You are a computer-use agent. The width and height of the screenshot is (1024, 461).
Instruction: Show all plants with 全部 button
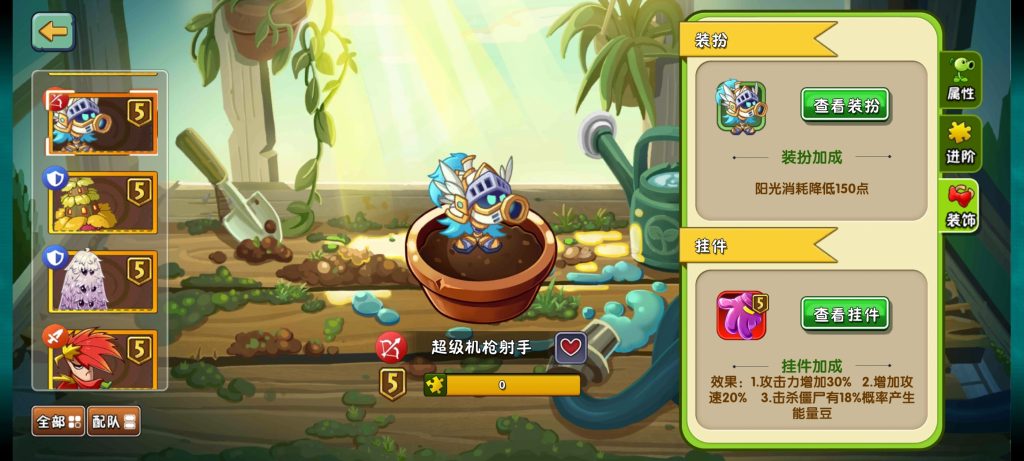pyautogui.click(x=59, y=421)
